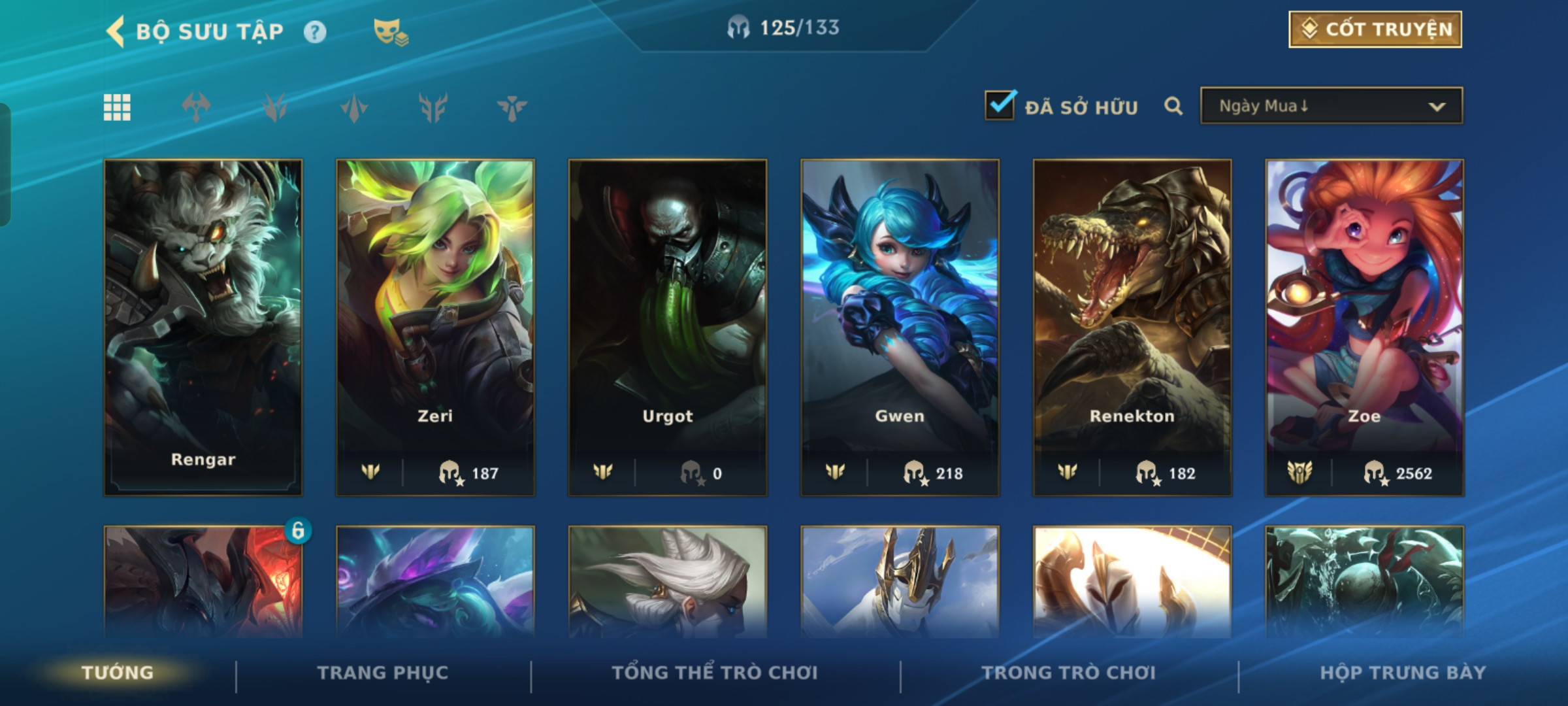This screenshot has height=706, width=1568.
Task: Select the Renekton champion card
Action: (1132, 327)
